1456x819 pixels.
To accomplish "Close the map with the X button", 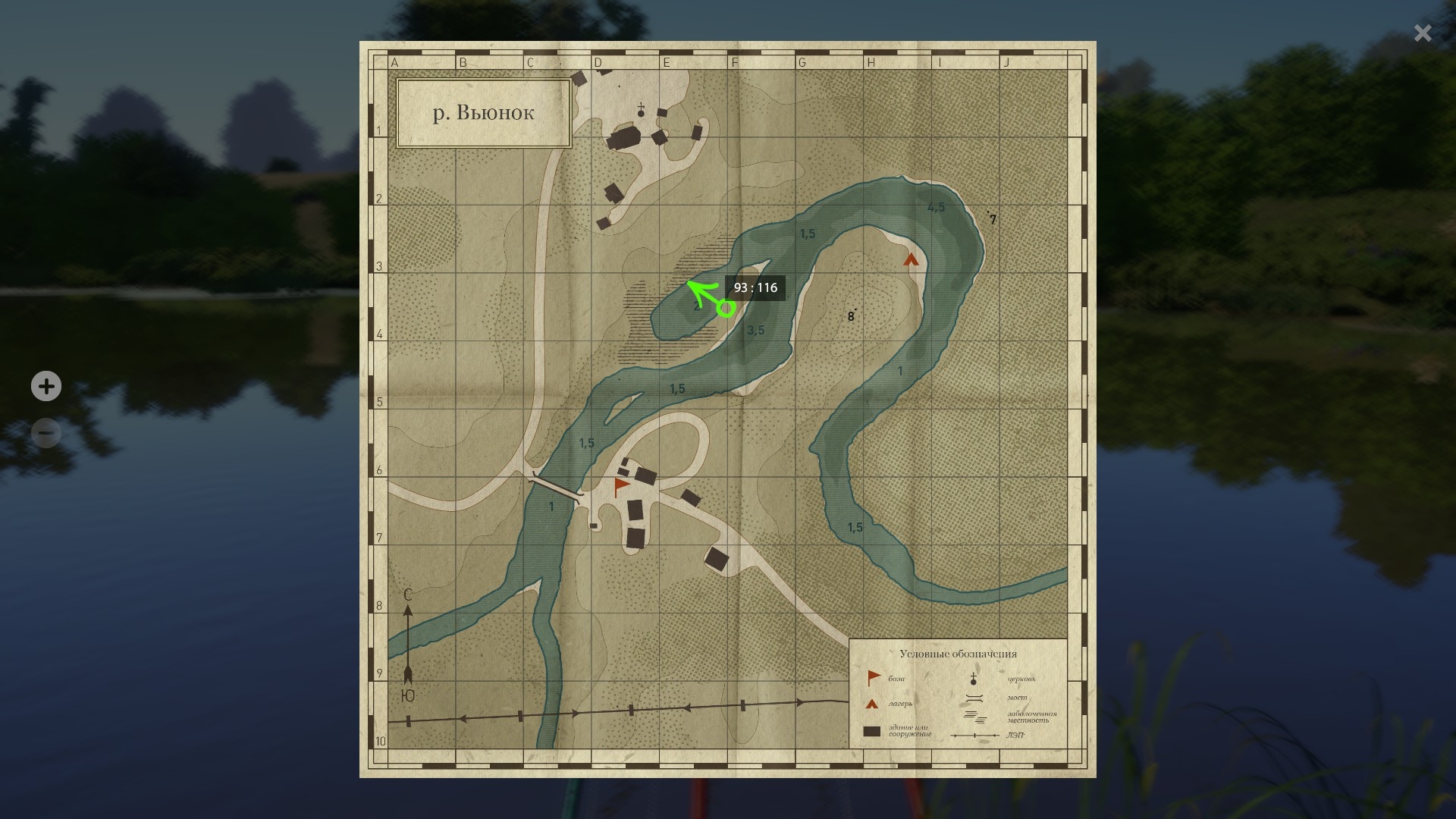I will coord(1422,33).
